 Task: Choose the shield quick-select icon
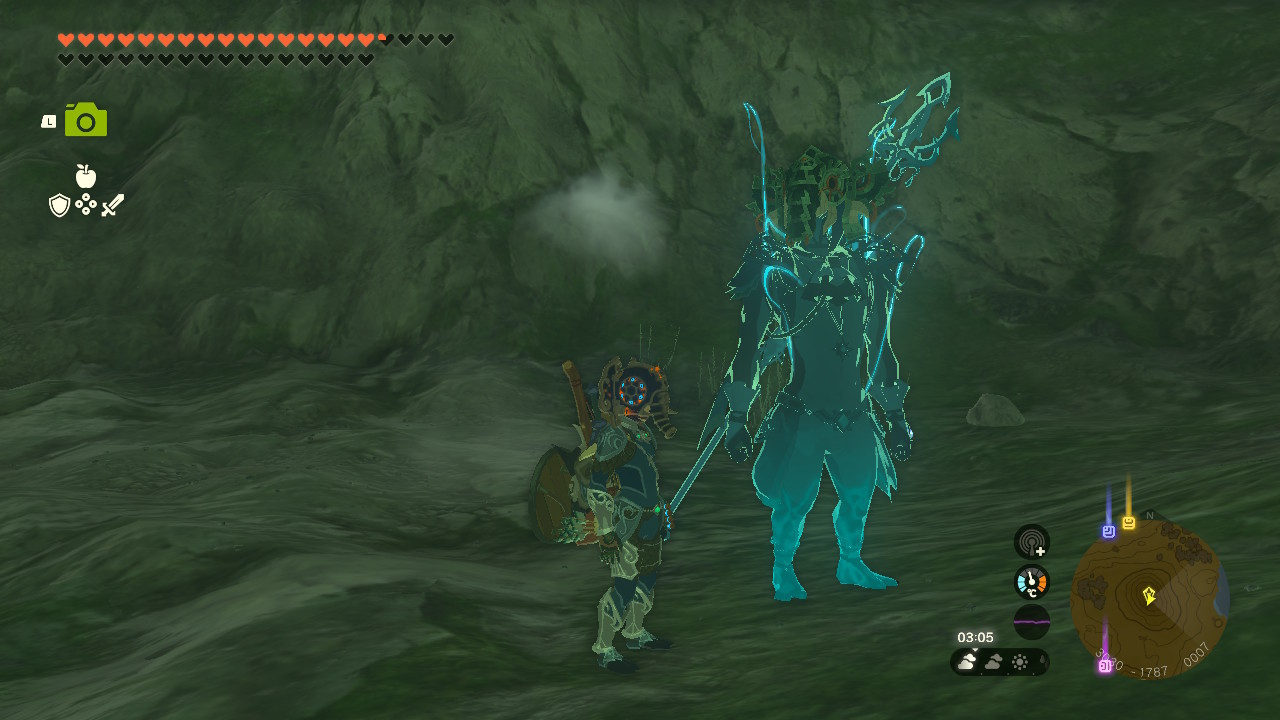pos(60,205)
